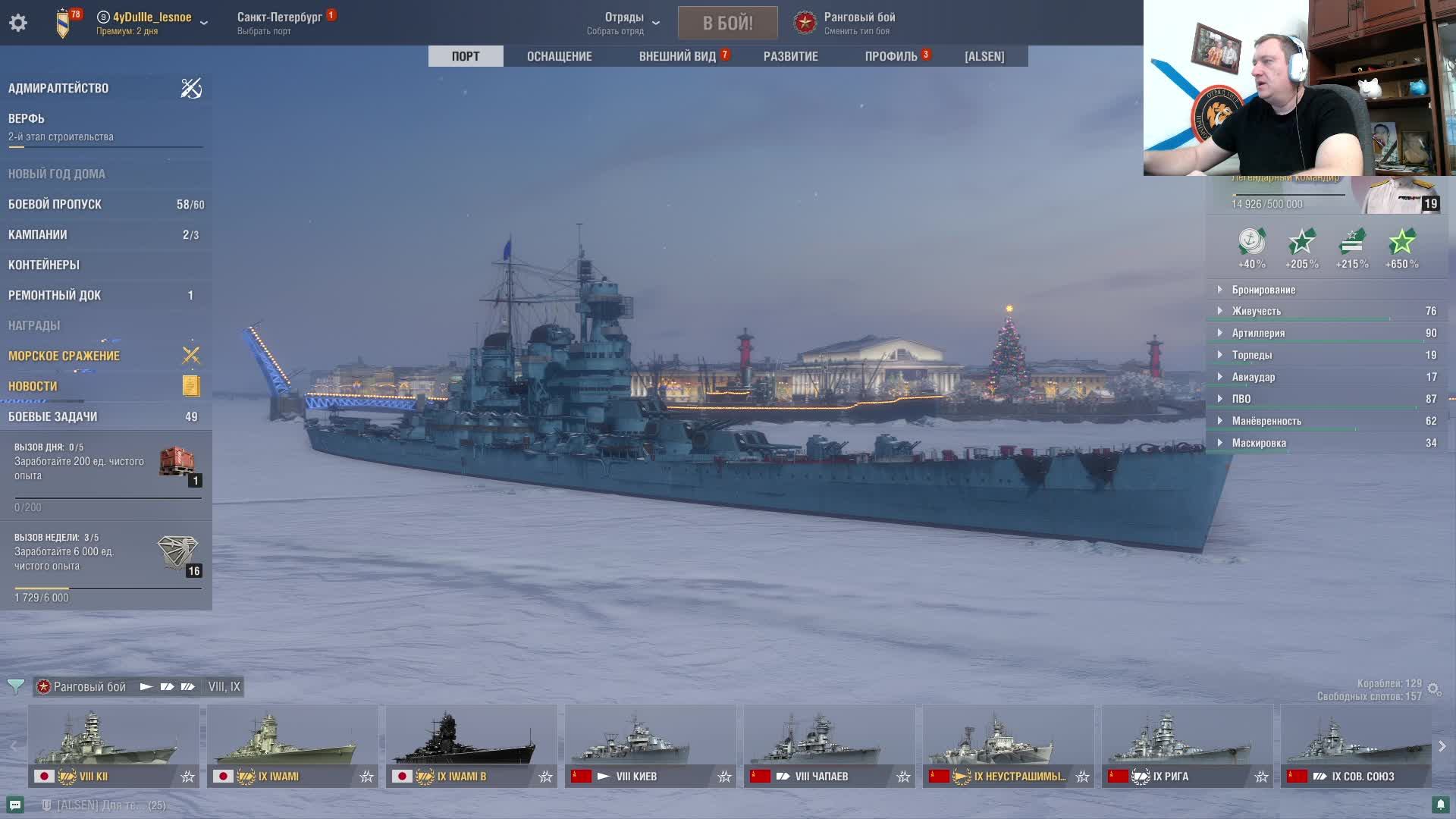Image resolution: width=1456 pixels, height=819 pixels.
Task: Select the IX РИГА ship card
Action: (1187, 745)
